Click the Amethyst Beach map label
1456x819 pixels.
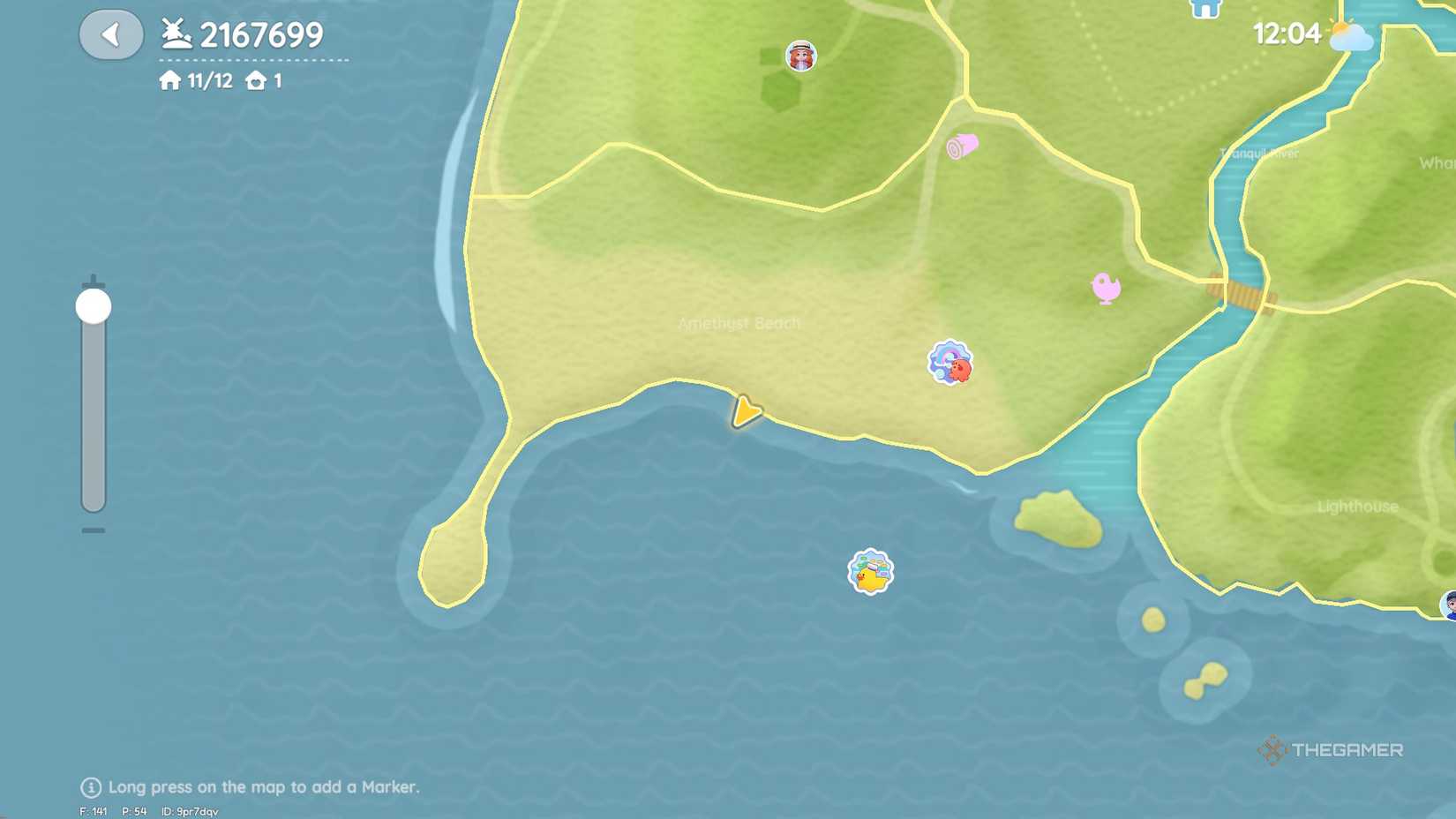click(739, 325)
